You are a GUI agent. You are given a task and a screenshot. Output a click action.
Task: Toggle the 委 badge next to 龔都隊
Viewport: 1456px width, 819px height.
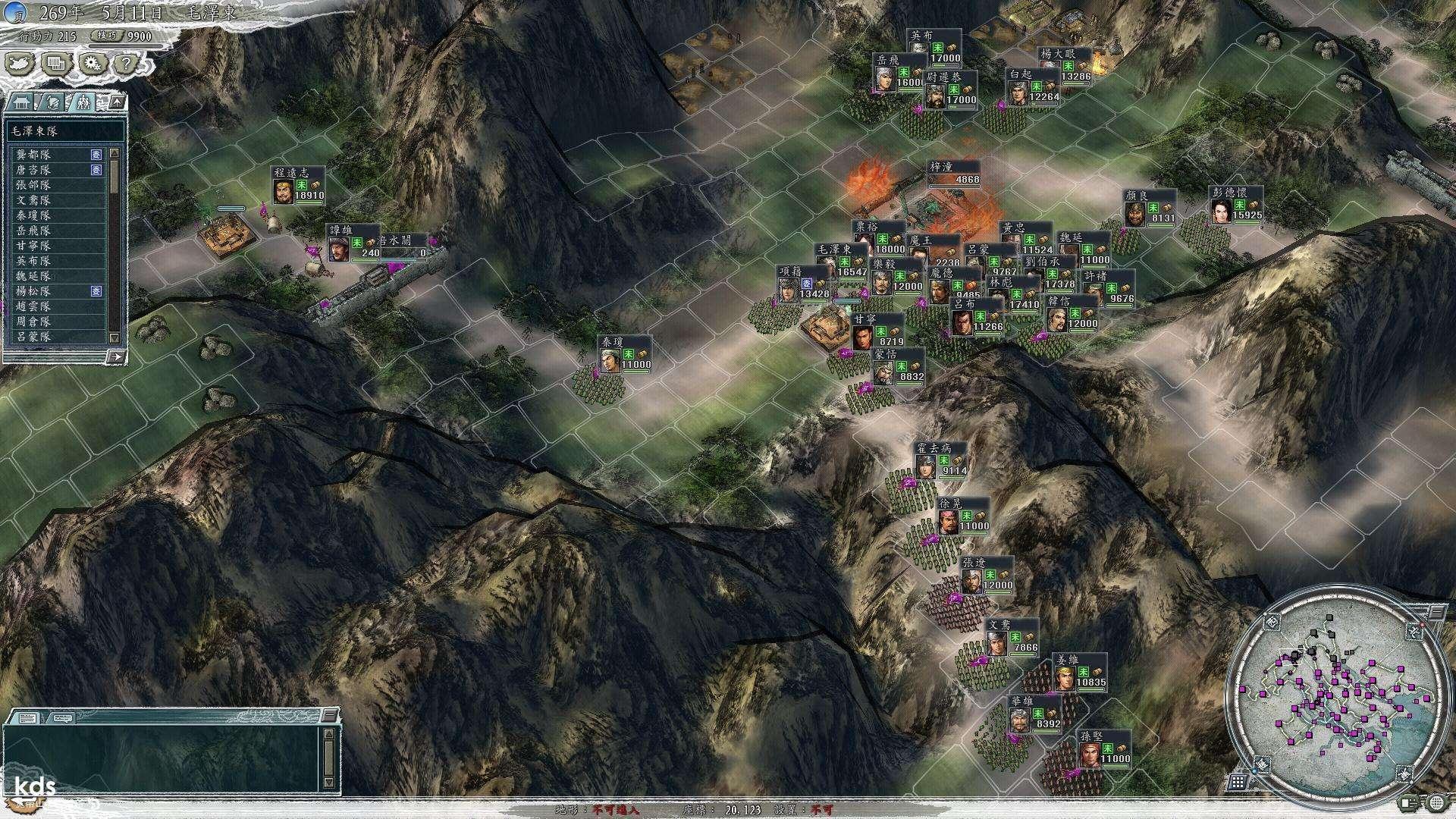pos(96,155)
